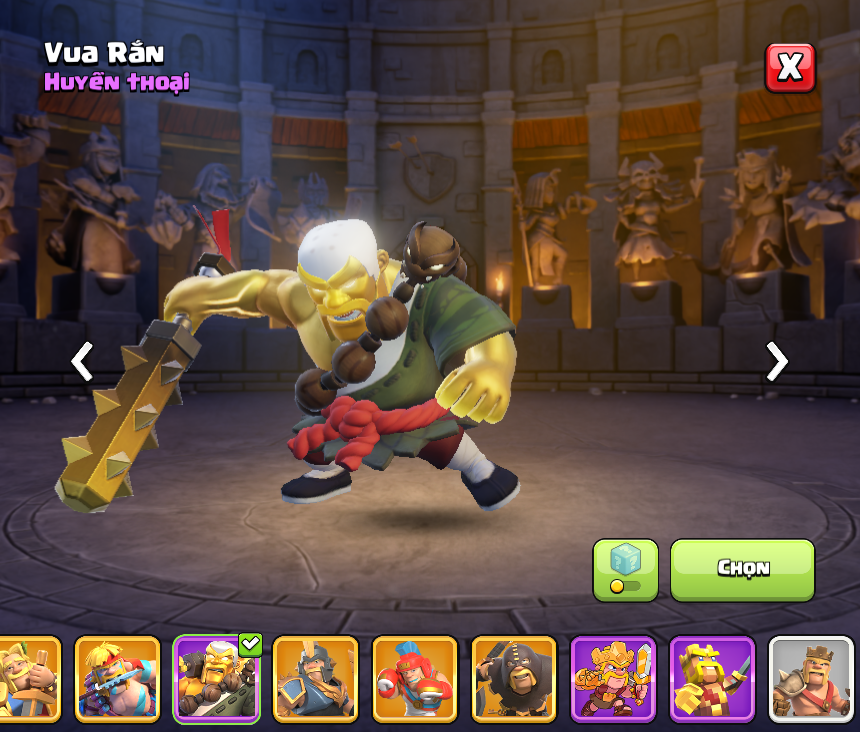Select the default Barbarian King skin thumbnail
This screenshot has height=732, width=860.
[x=810, y=679]
